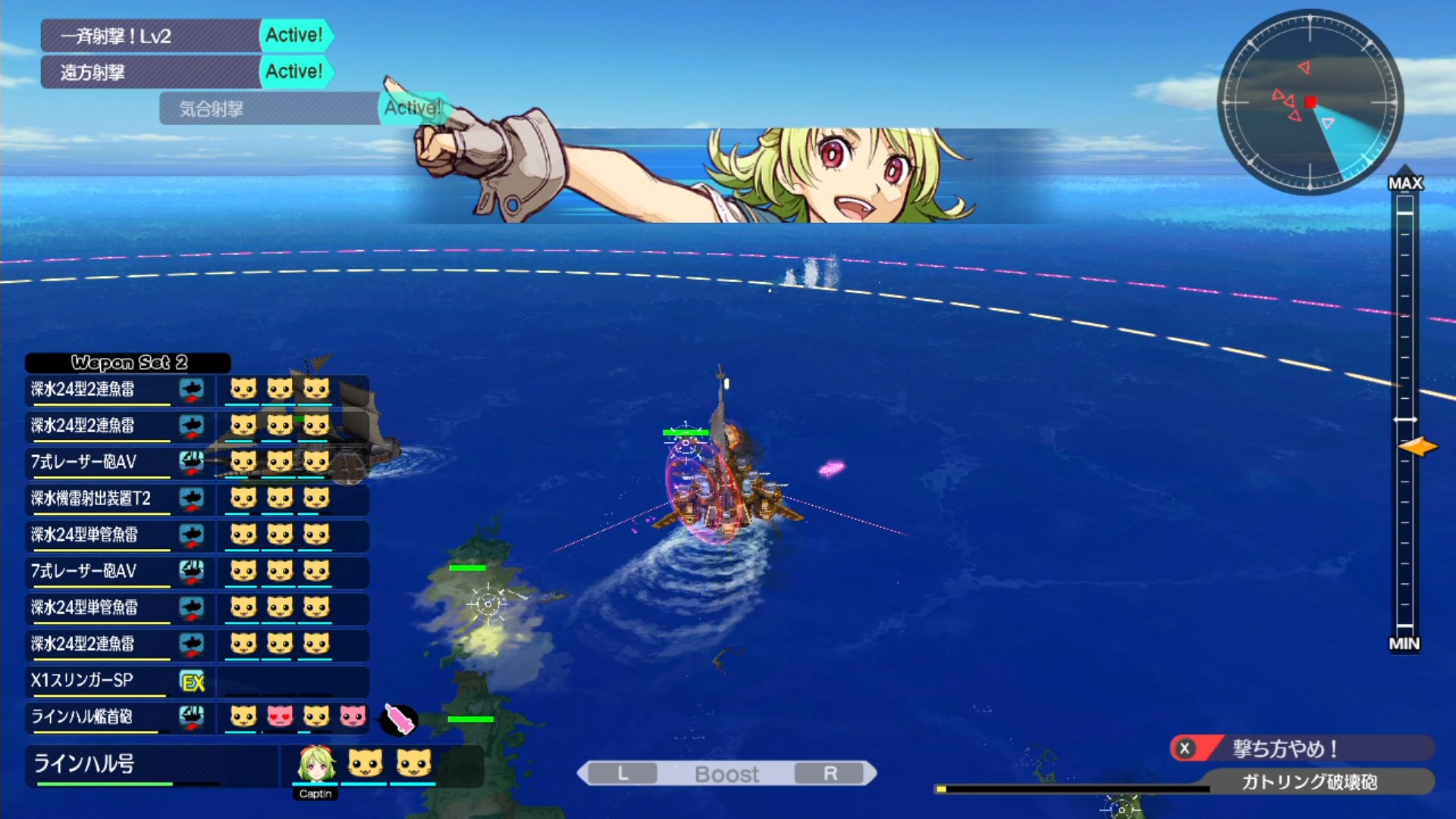Click the EX icon beside X1スリンガーSP
1456x819 pixels.
tap(193, 682)
